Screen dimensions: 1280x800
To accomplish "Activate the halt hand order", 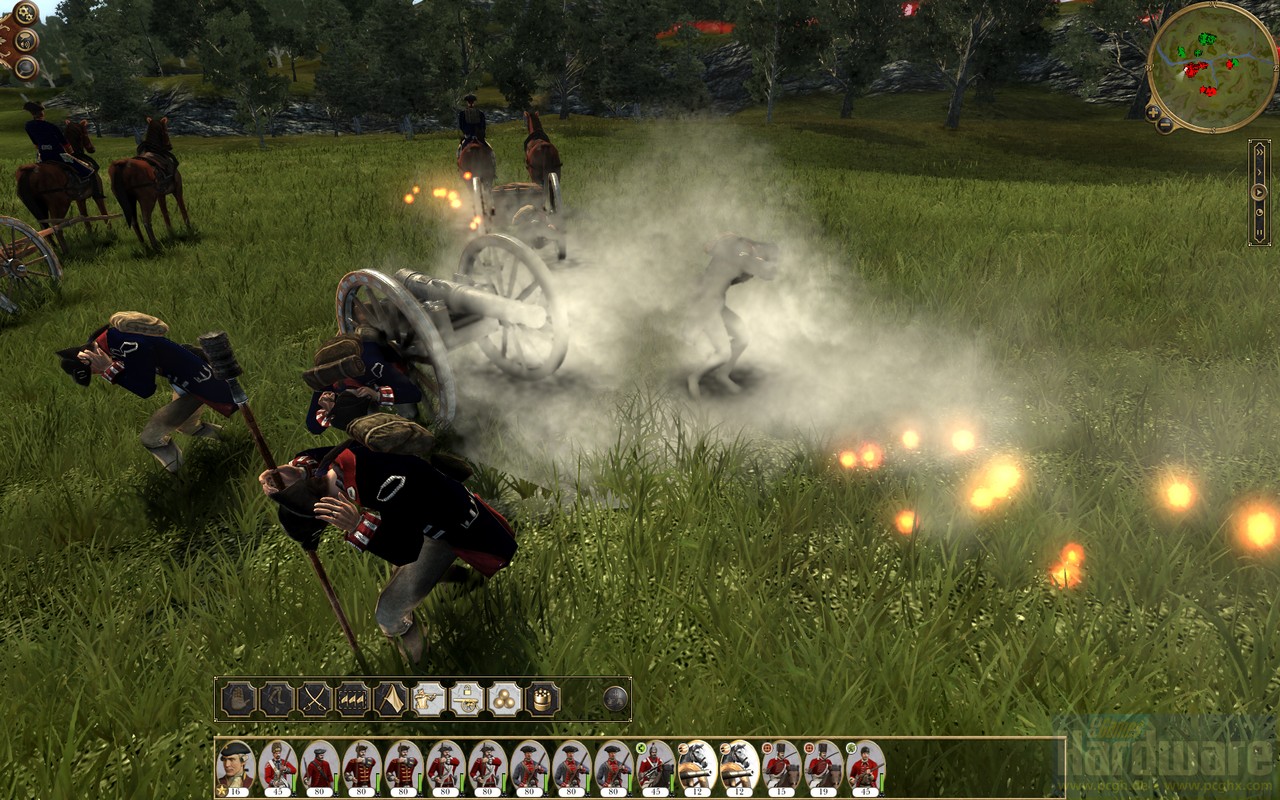I will pyautogui.click(x=238, y=698).
